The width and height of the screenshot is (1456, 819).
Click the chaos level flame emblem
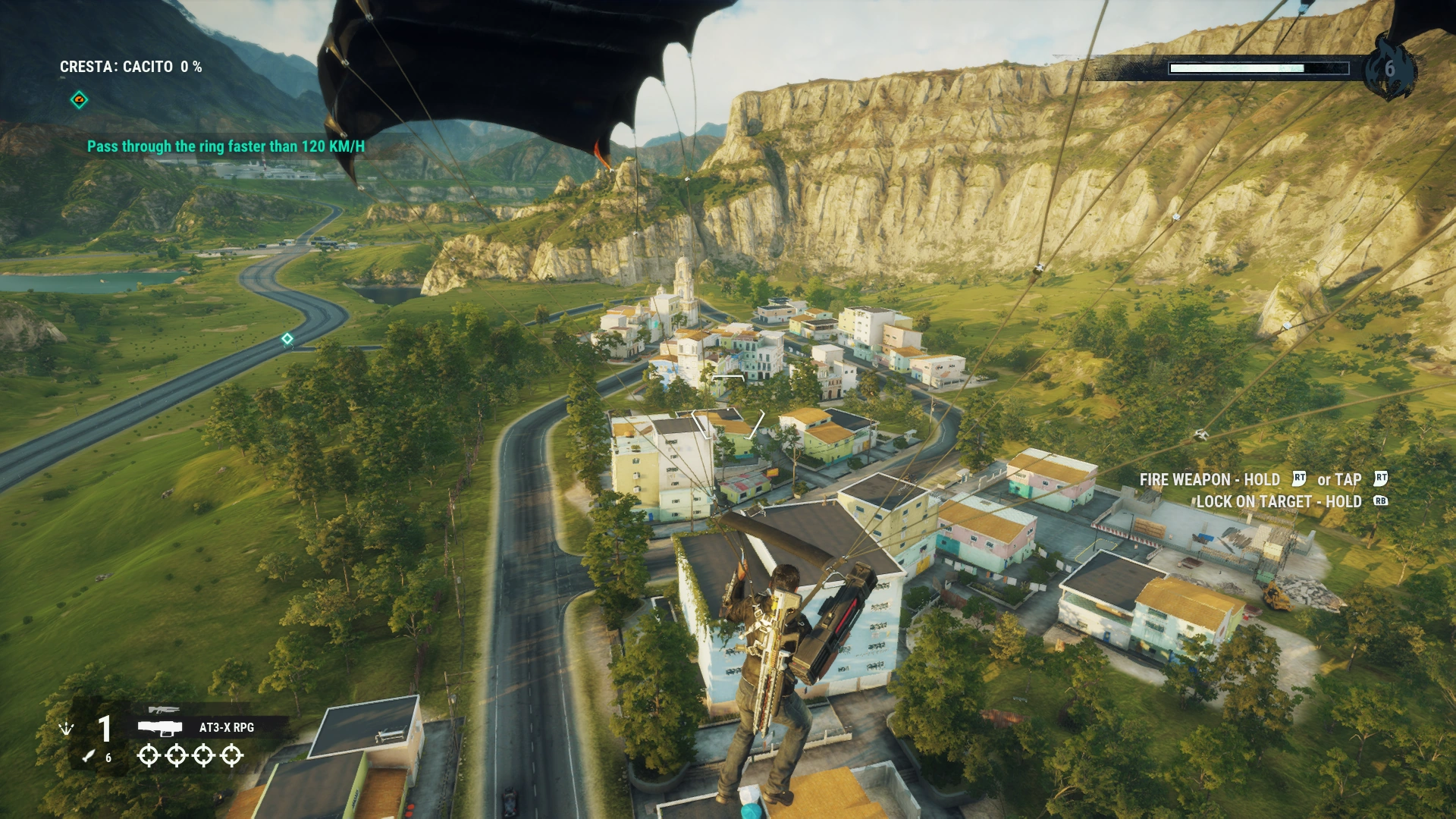point(1389,69)
